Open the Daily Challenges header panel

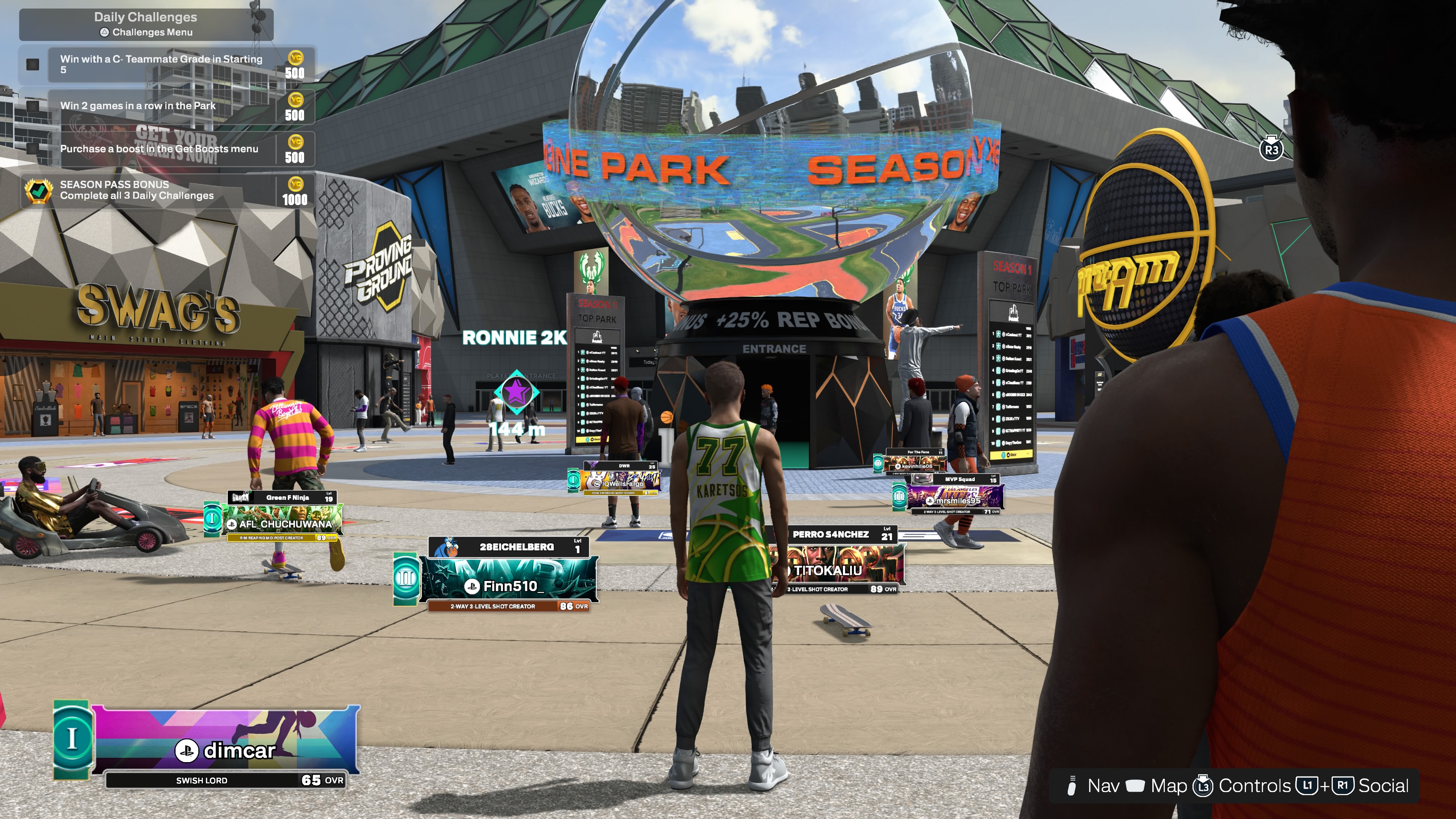(x=146, y=24)
